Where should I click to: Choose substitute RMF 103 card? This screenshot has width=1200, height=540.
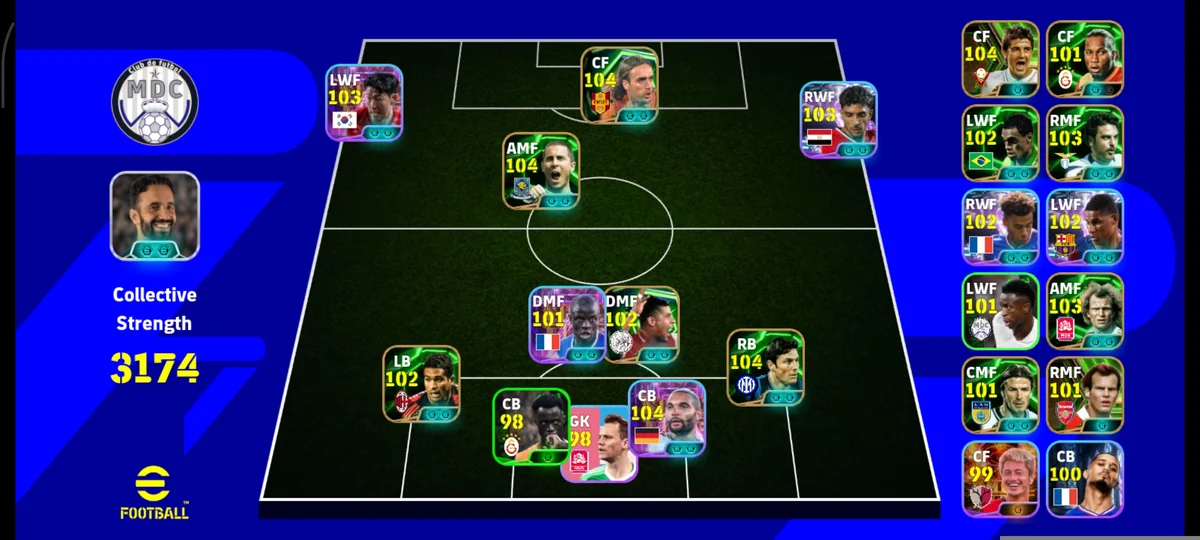pyautogui.click(x=1085, y=143)
